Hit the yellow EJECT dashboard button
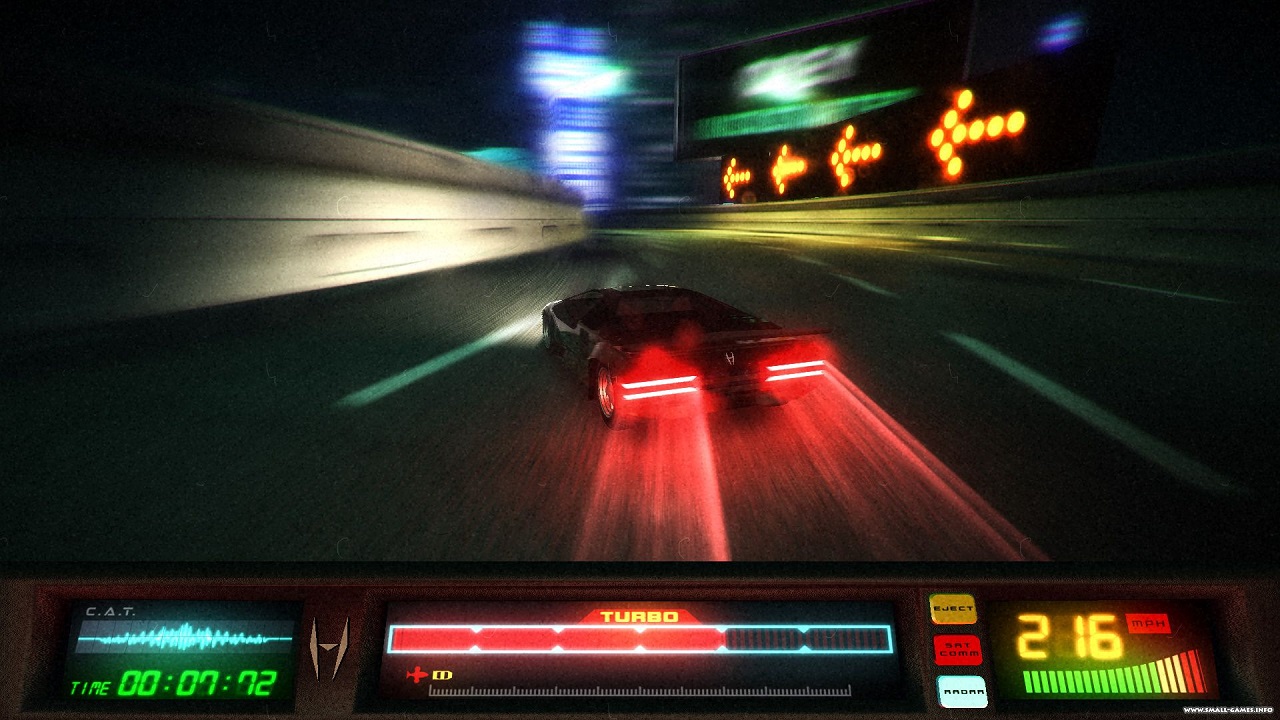This screenshot has width=1280, height=720. click(x=952, y=609)
